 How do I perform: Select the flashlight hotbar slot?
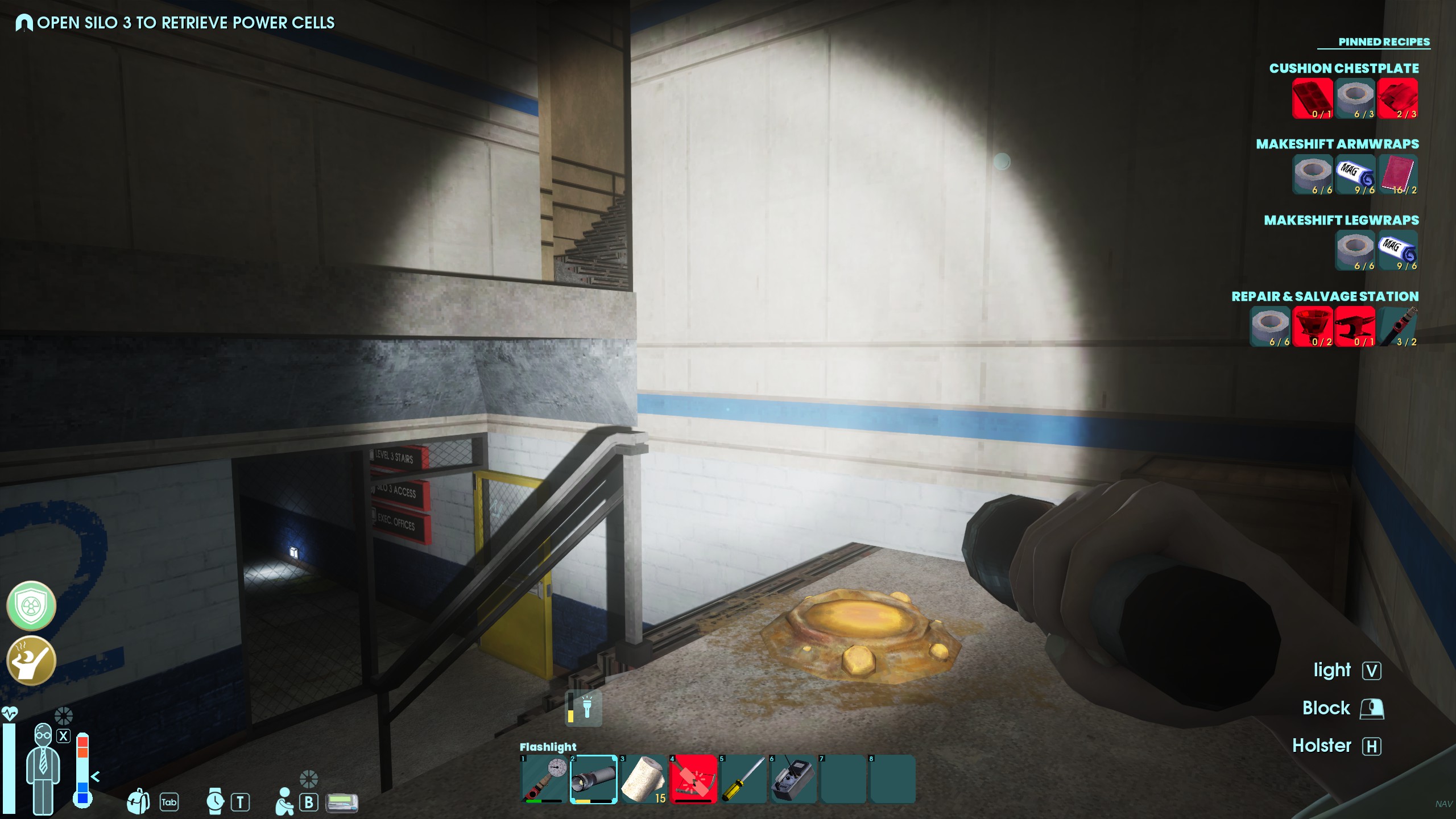point(593,779)
